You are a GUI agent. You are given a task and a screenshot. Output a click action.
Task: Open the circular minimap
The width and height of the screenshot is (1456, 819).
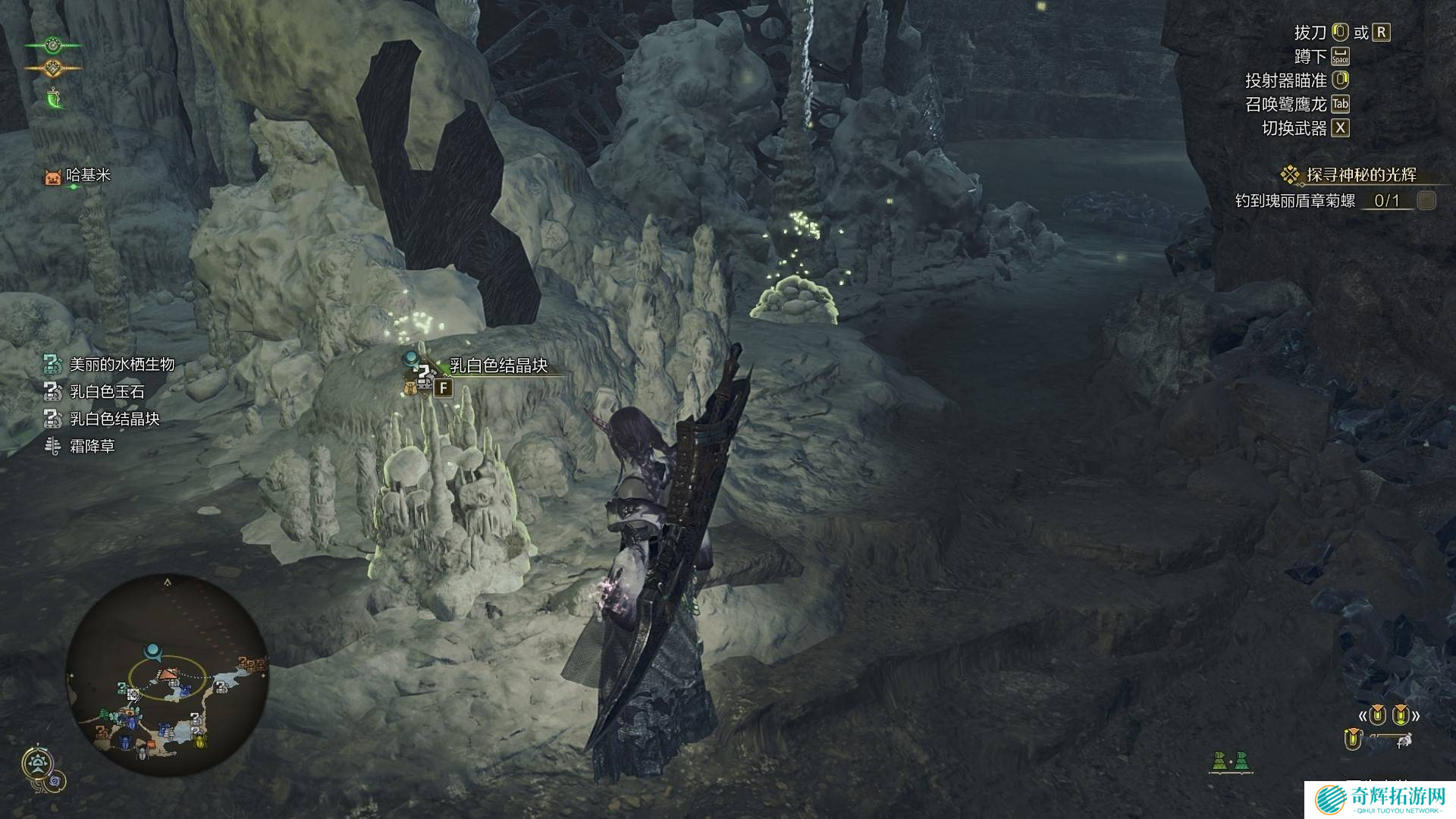pos(168,676)
